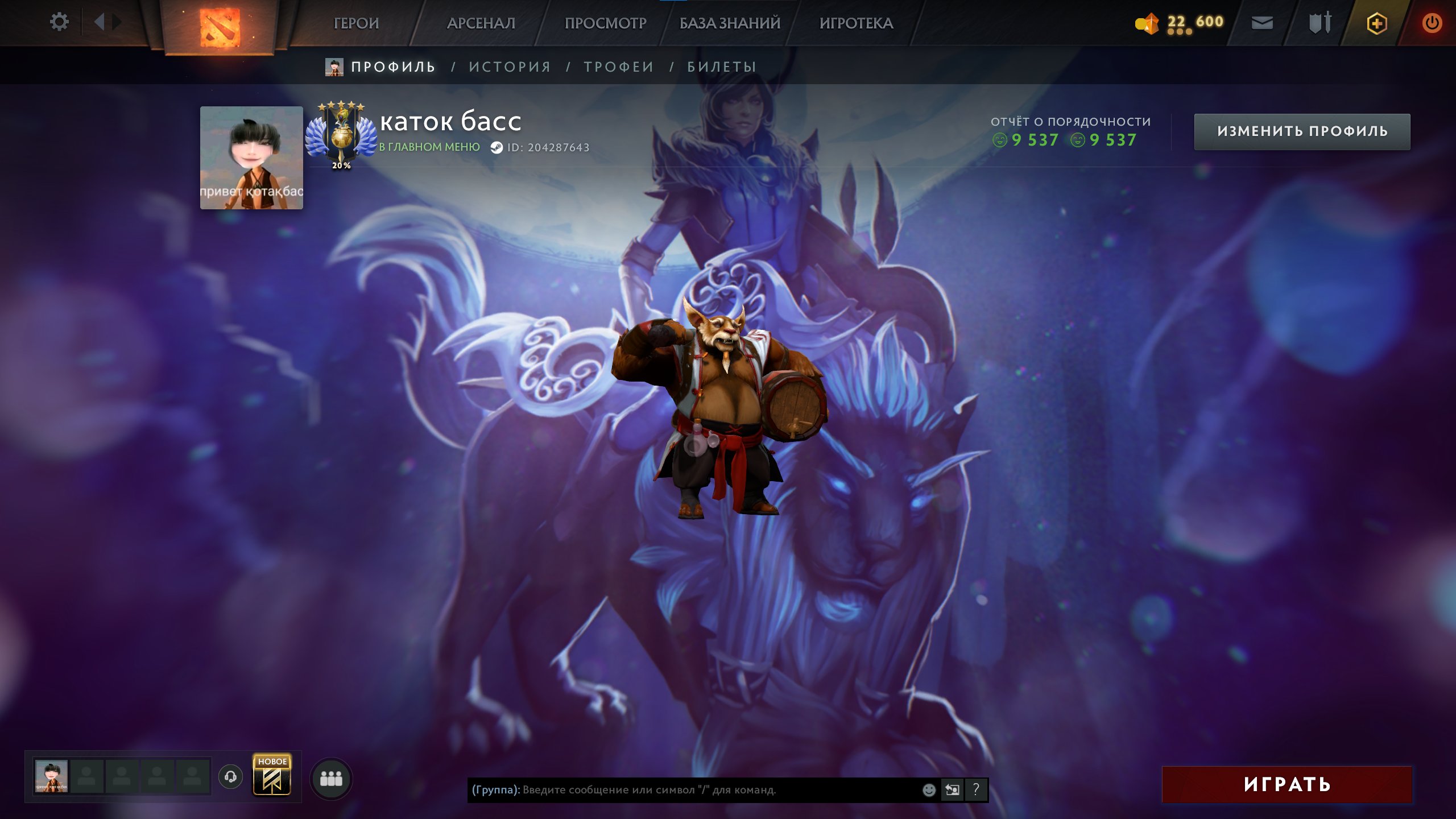1456x819 pixels.
Task: Open the settings gear
Action: click(59, 22)
